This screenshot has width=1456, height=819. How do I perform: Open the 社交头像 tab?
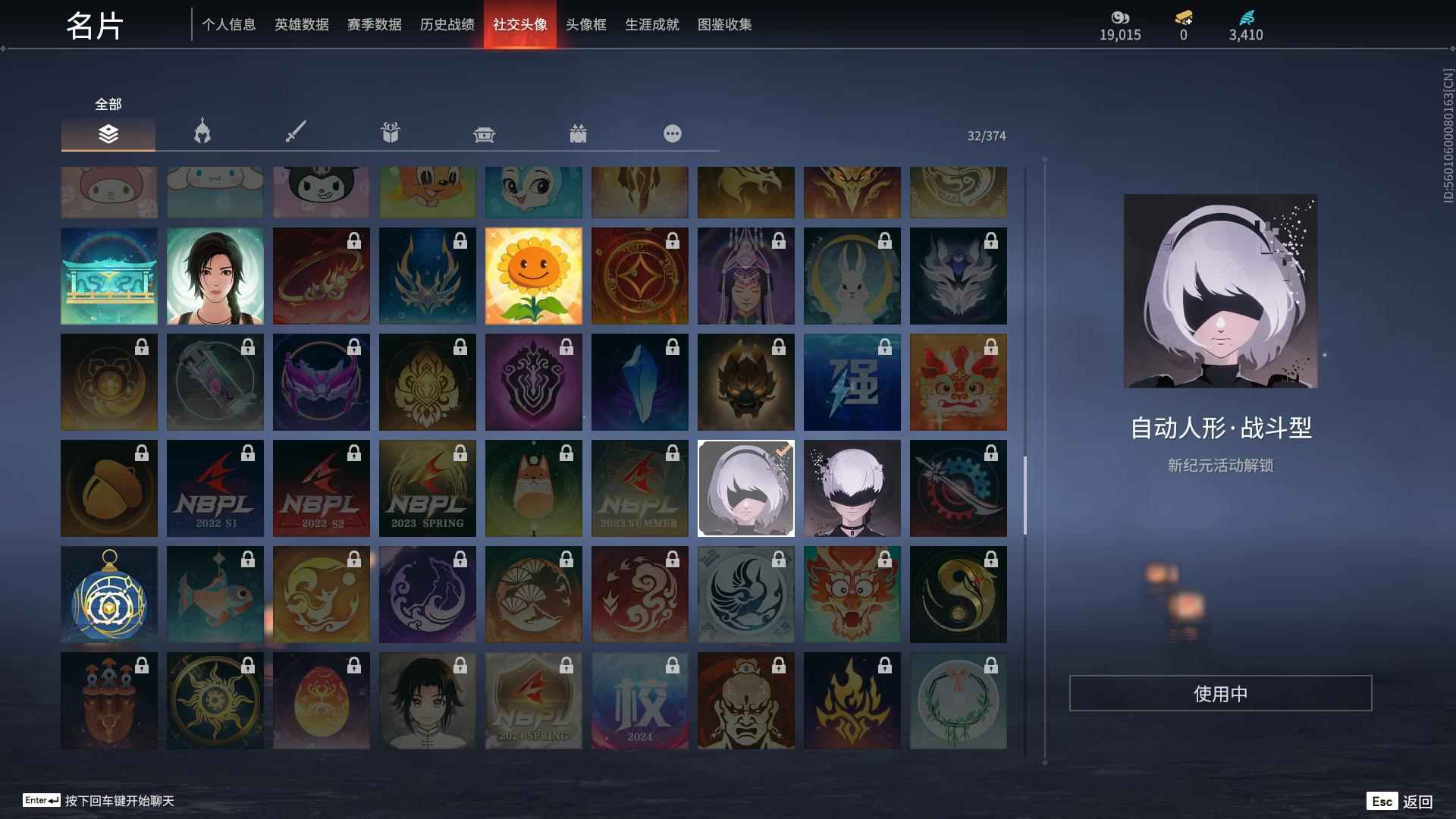pyautogui.click(x=519, y=24)
